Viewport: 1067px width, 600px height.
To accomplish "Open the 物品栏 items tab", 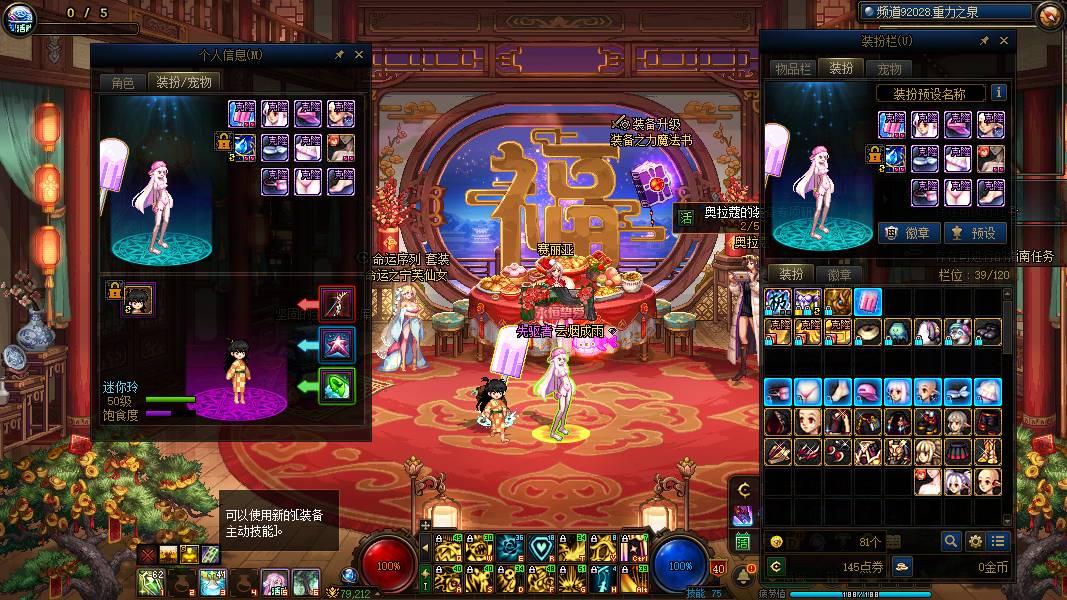I will pyautogui.click(x=792, y=69).
